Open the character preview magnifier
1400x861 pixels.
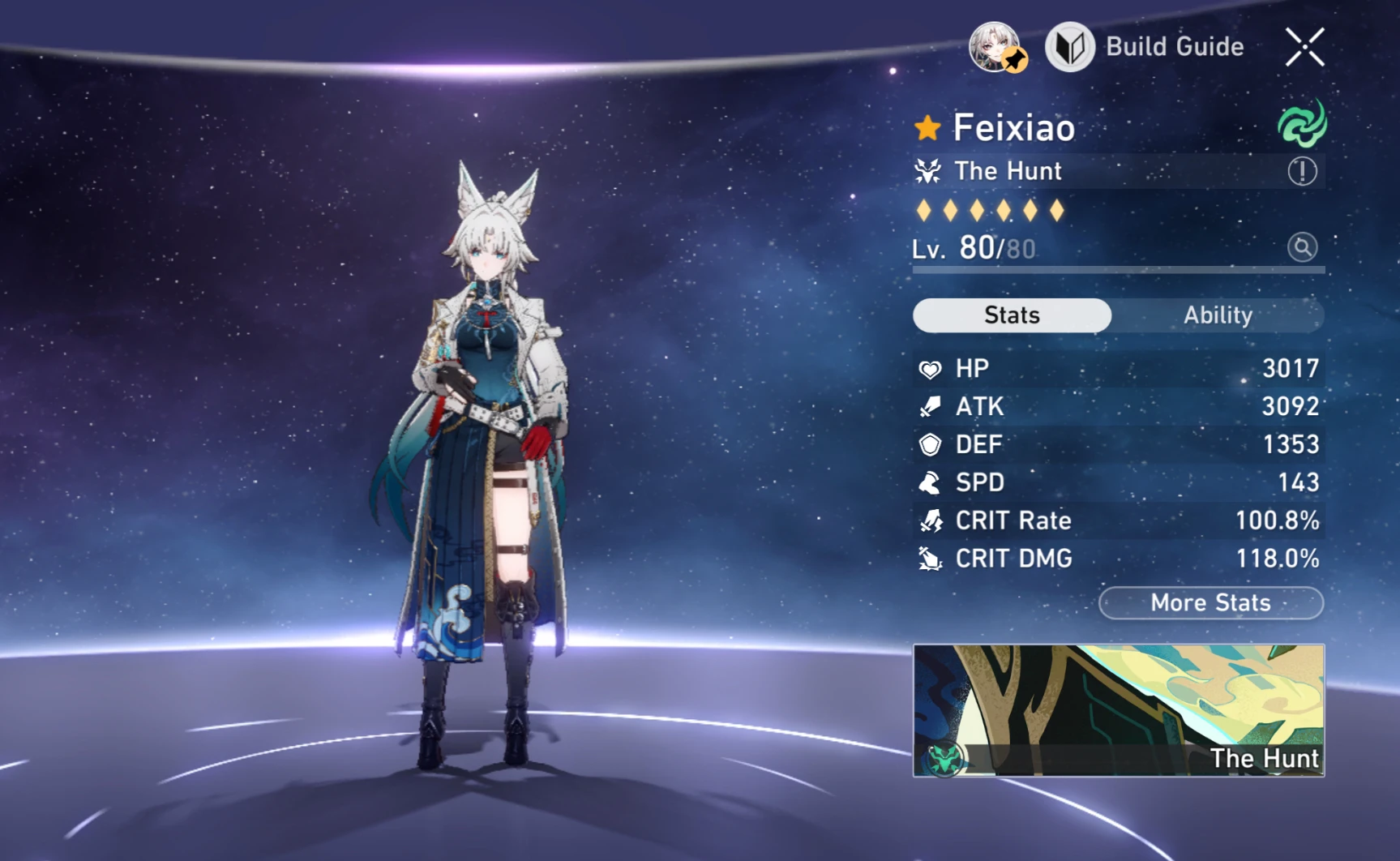pos(1302,247)
